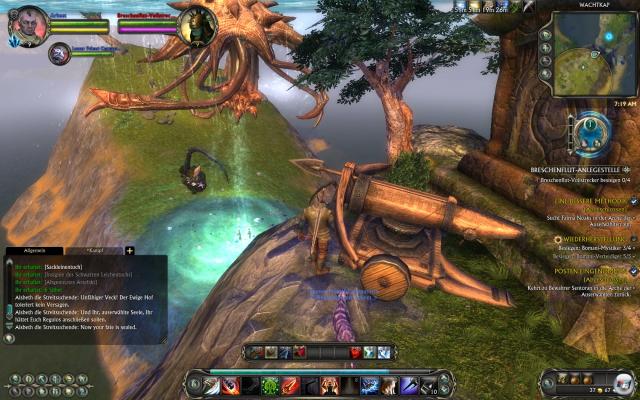The image size is (640, 400).
Task: Switch to the Allgemein chat tab
Action: click(35, 250)
